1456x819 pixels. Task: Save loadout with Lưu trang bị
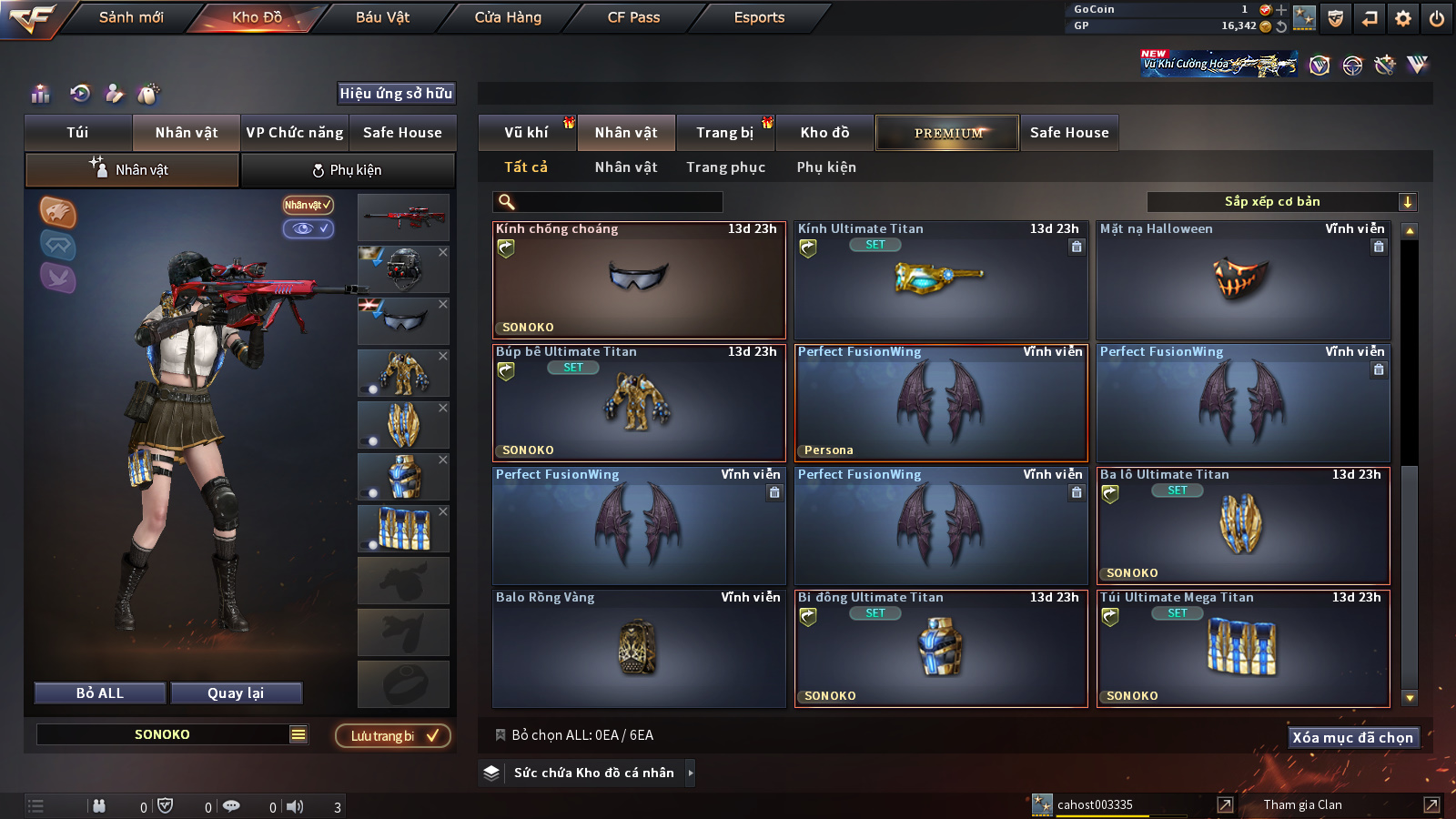(393, 736)
